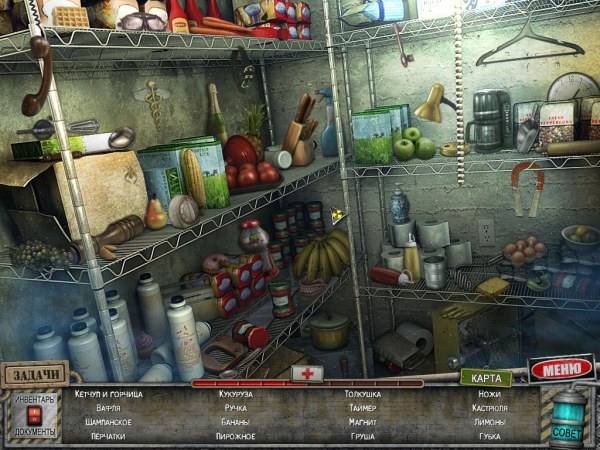The height and width of the screenshot is (450, 600).
Task: Click the red toggle between Инвентарь and Документы
Action: coord(34,413)
